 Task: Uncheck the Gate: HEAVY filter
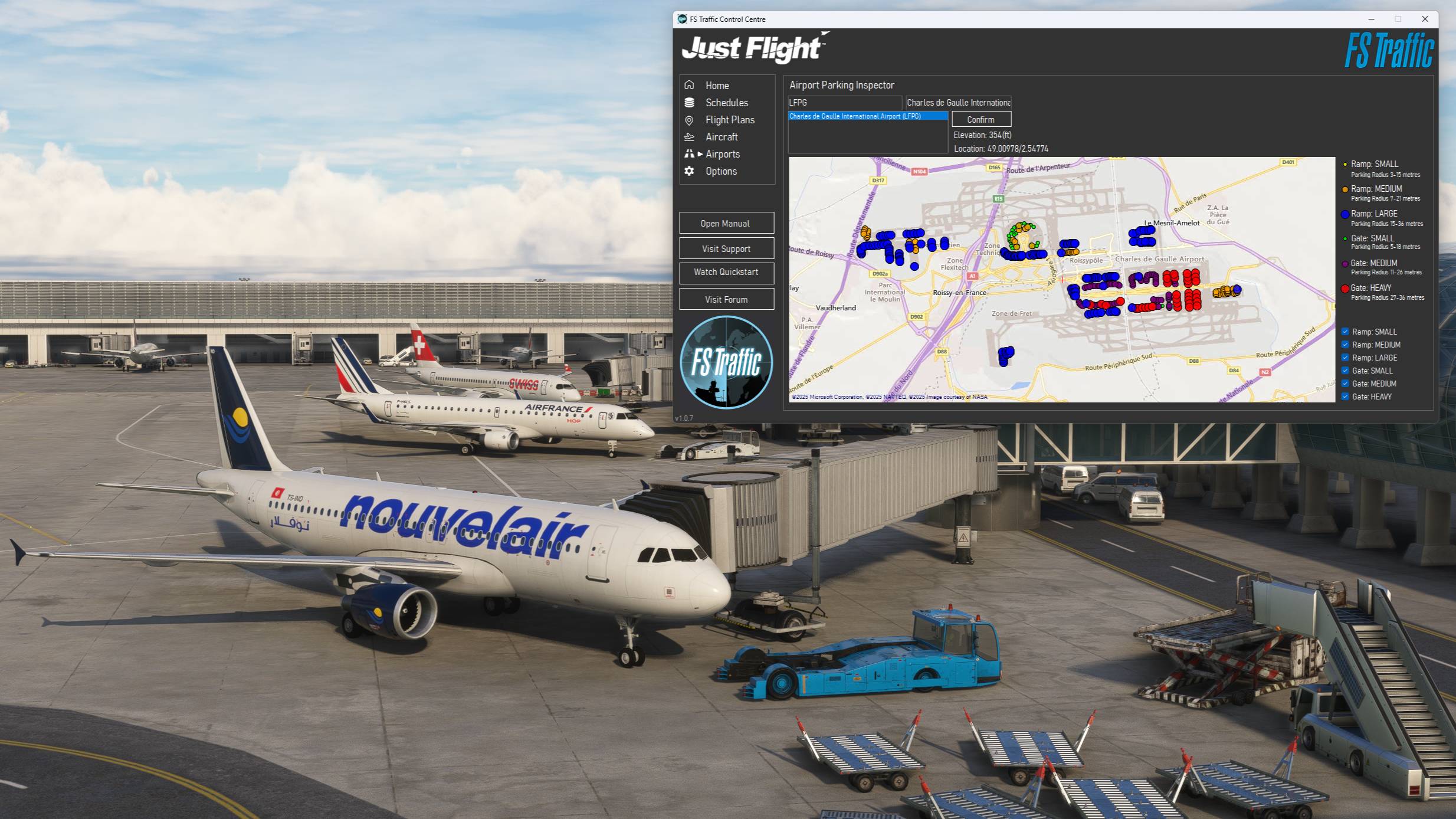coord(1346,396)
